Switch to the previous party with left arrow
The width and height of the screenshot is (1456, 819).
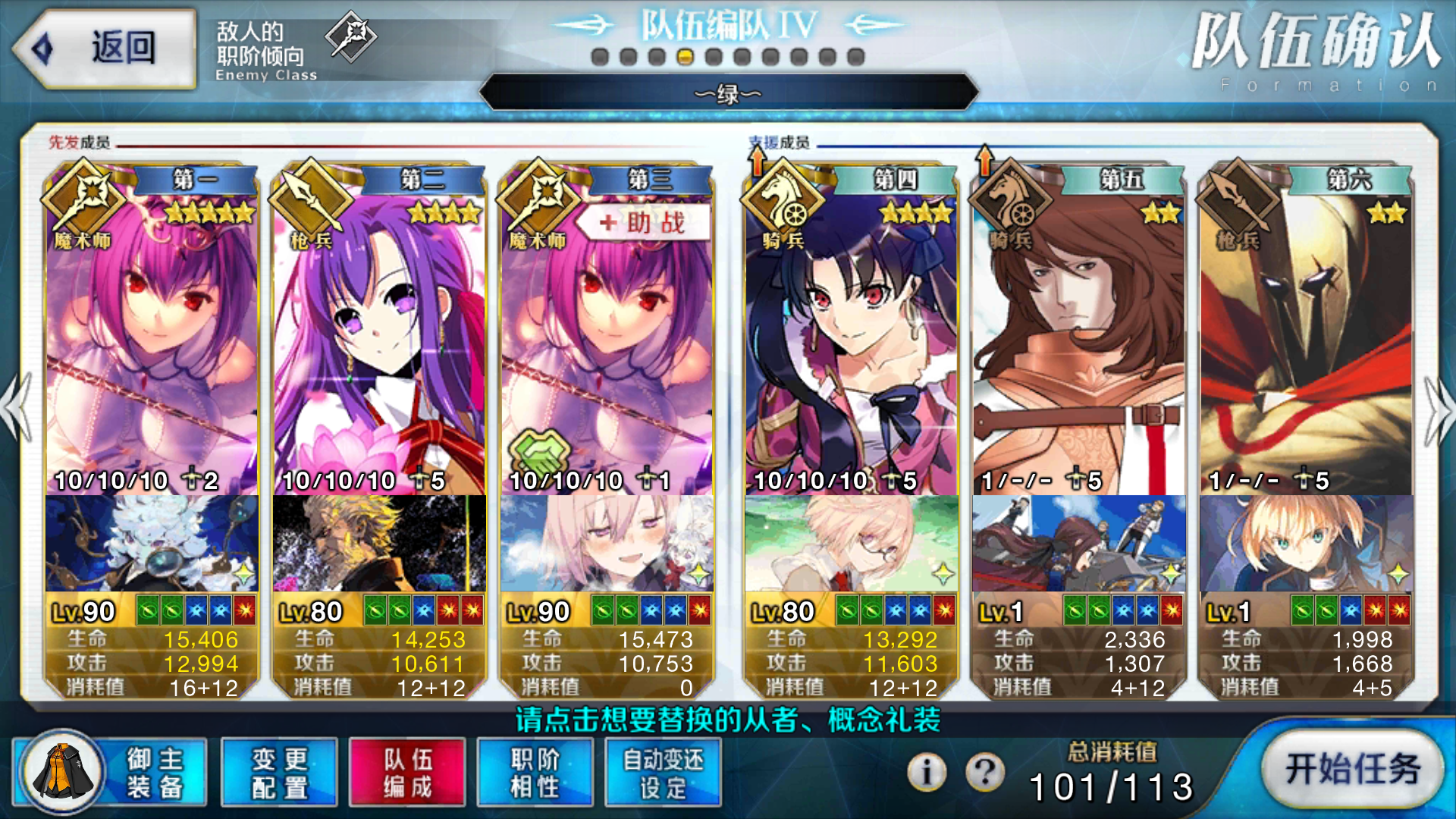pyautogui.click(x=17, y=409)
